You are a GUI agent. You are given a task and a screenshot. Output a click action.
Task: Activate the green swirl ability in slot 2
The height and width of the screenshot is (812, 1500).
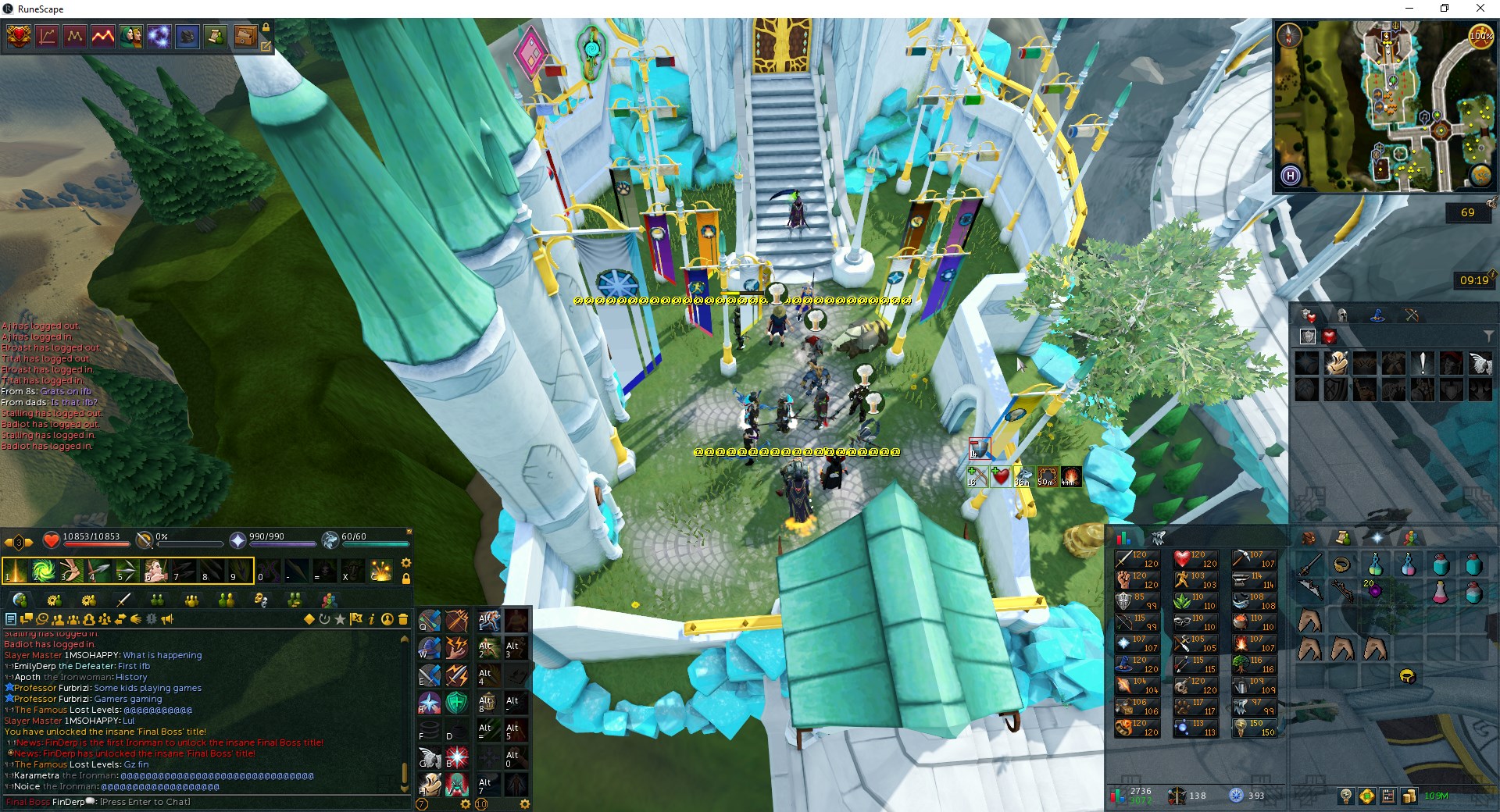(x=43, y=572)
